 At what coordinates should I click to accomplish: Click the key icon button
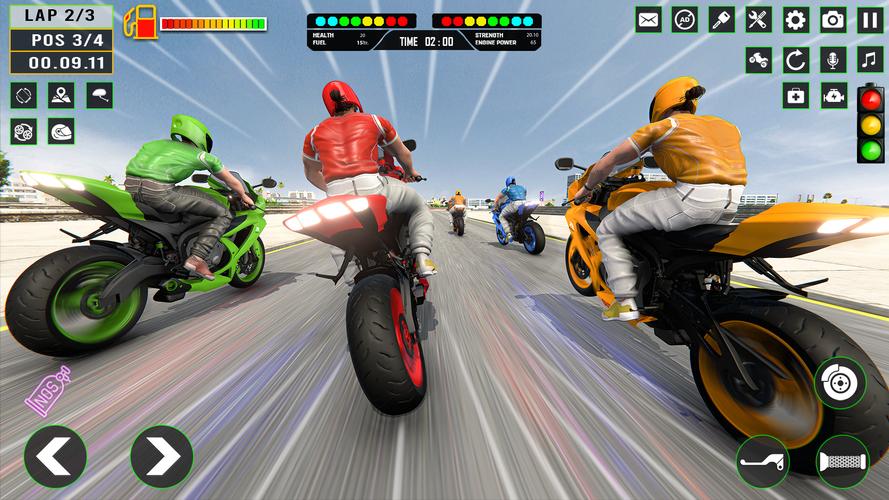722,19
